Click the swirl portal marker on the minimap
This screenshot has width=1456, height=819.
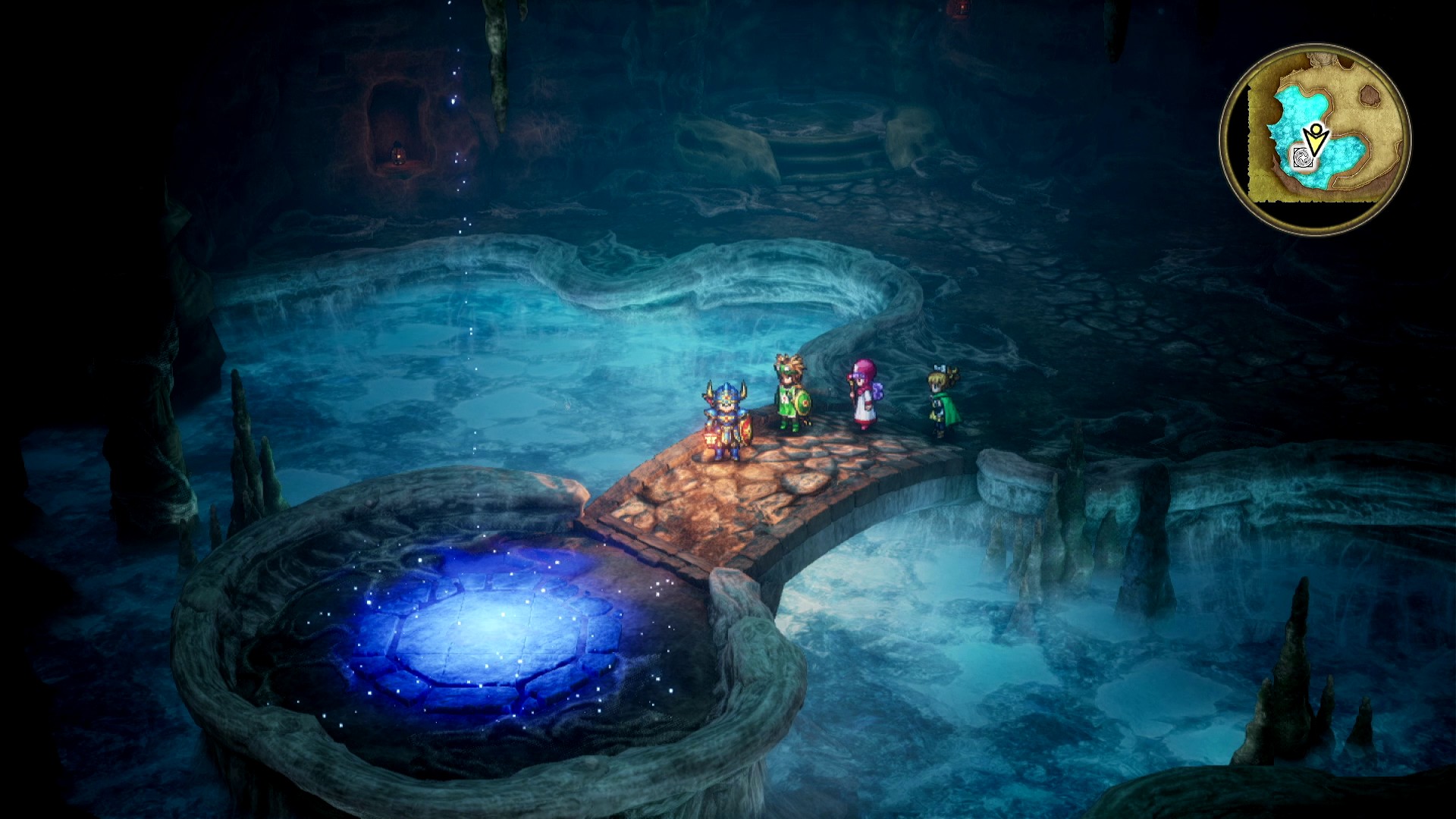click(x=1304, y=158)
